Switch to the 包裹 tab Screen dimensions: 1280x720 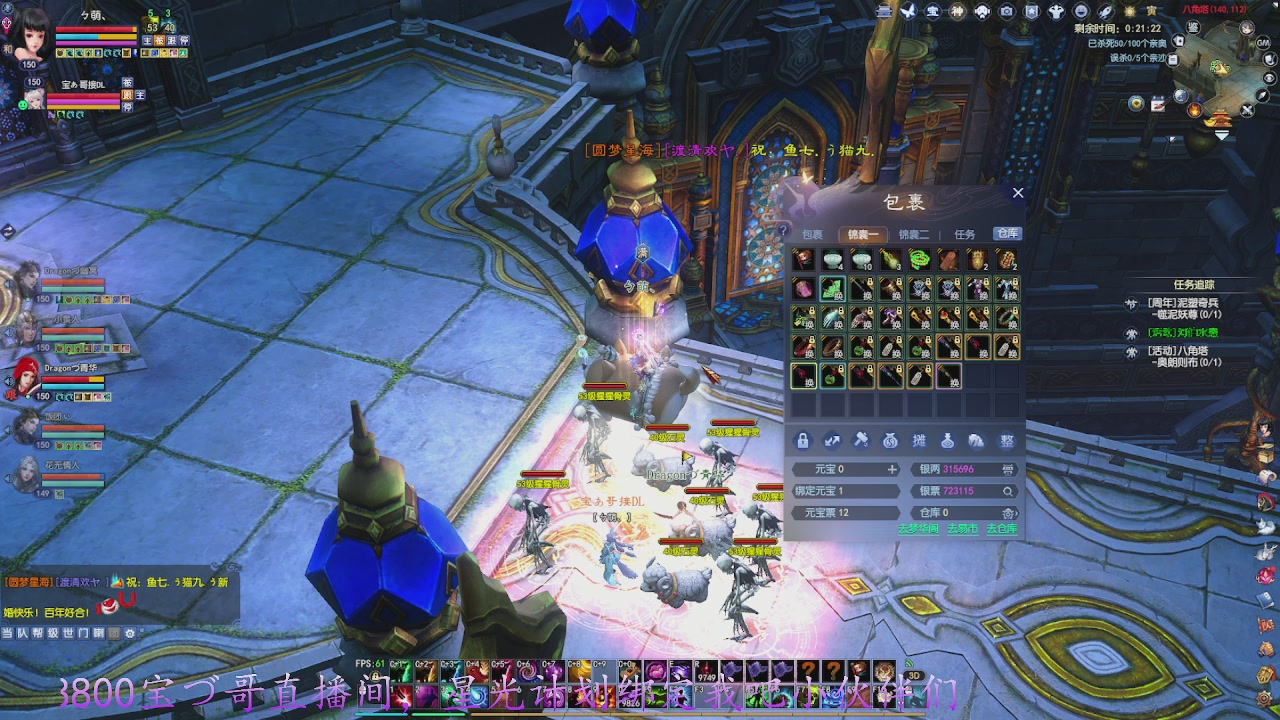[812, 234]
